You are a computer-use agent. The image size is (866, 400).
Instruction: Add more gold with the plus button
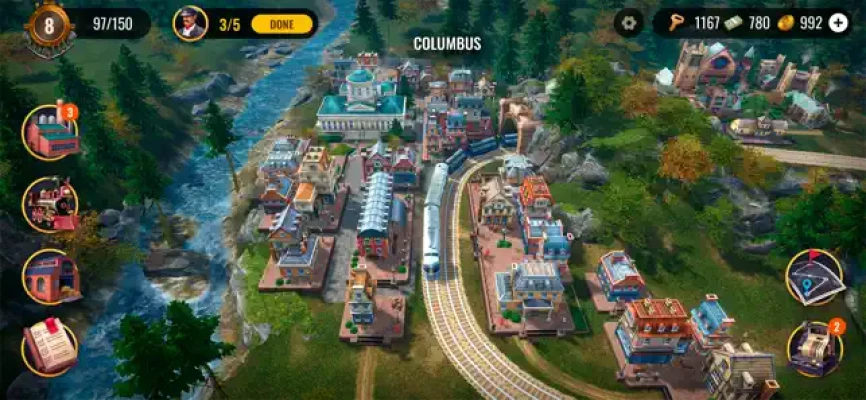838,22
